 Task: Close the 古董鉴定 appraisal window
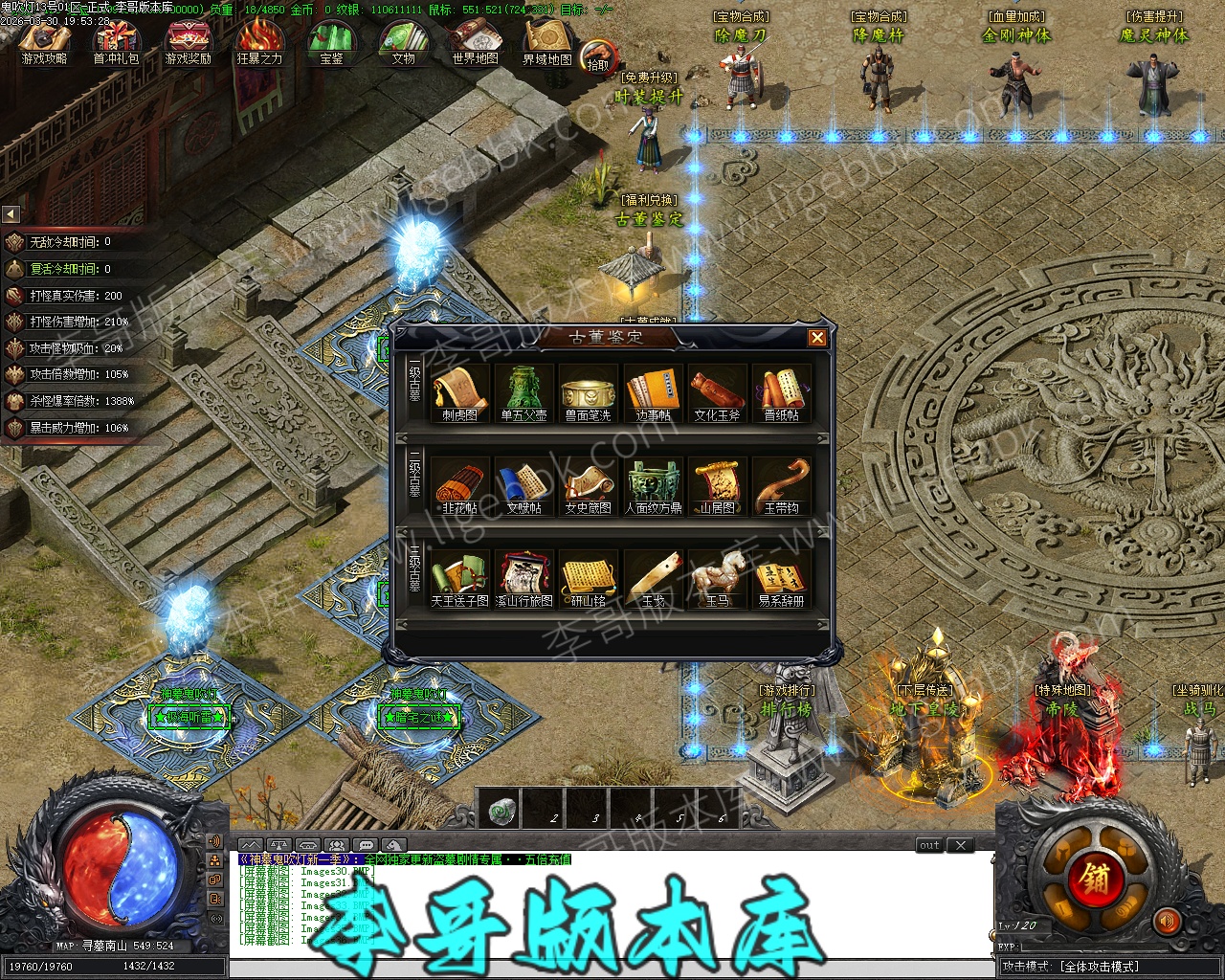coord(816,337)
